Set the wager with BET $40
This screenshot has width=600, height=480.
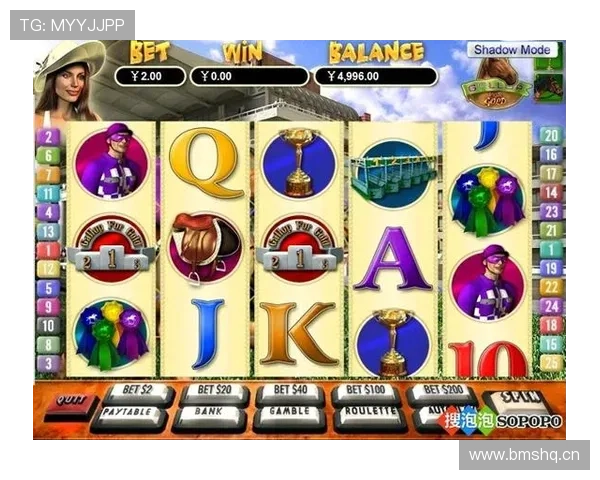coord(290,391)
